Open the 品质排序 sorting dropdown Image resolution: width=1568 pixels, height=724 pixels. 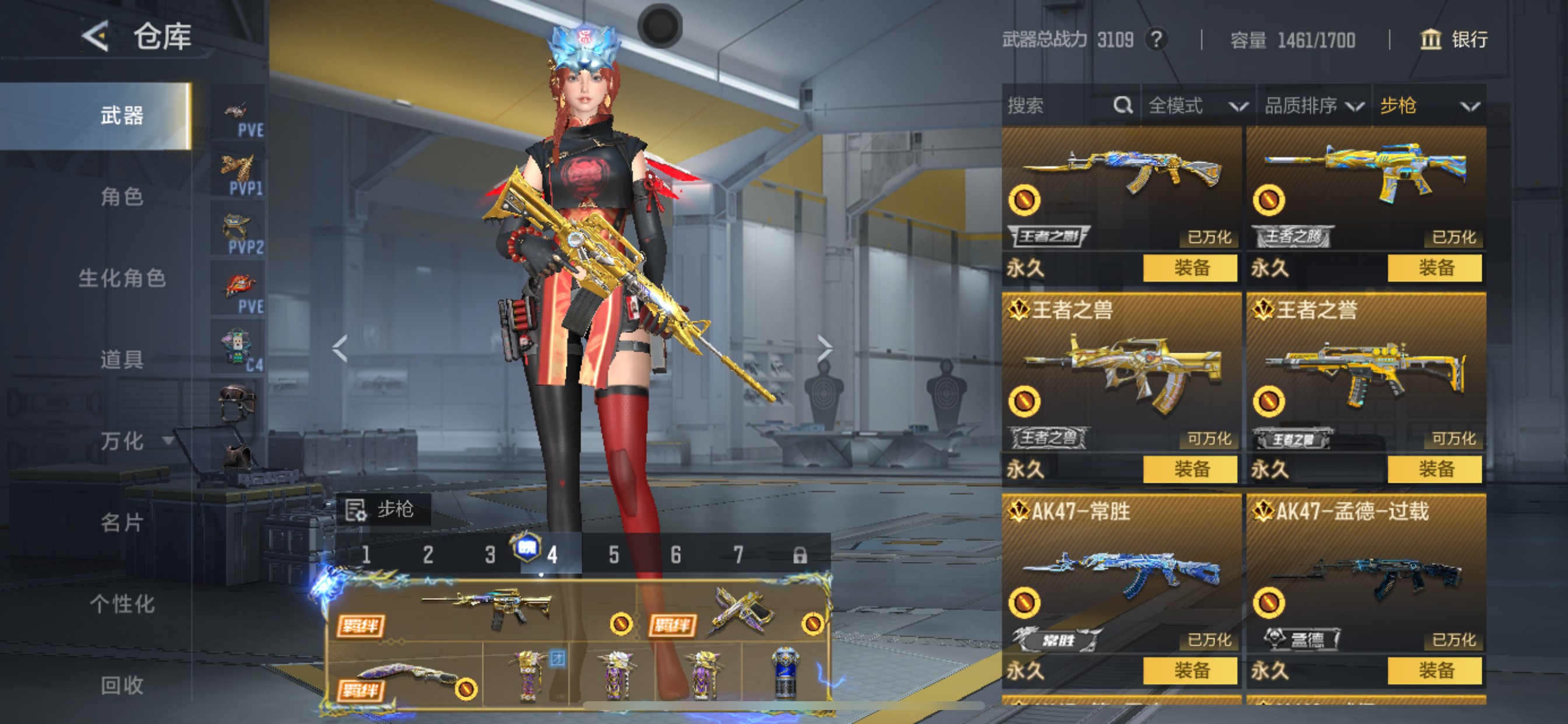pos(1312,106)
